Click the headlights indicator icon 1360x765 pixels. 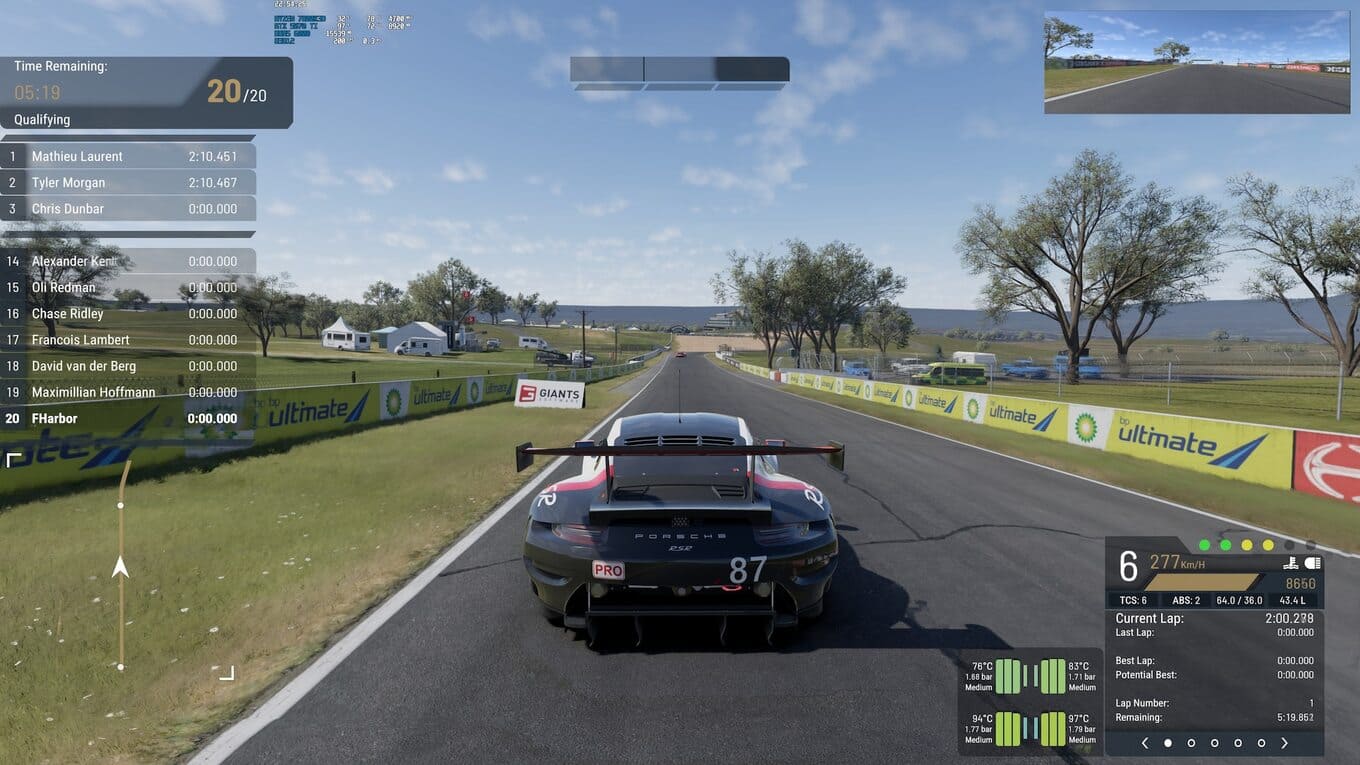(1313, 563)
